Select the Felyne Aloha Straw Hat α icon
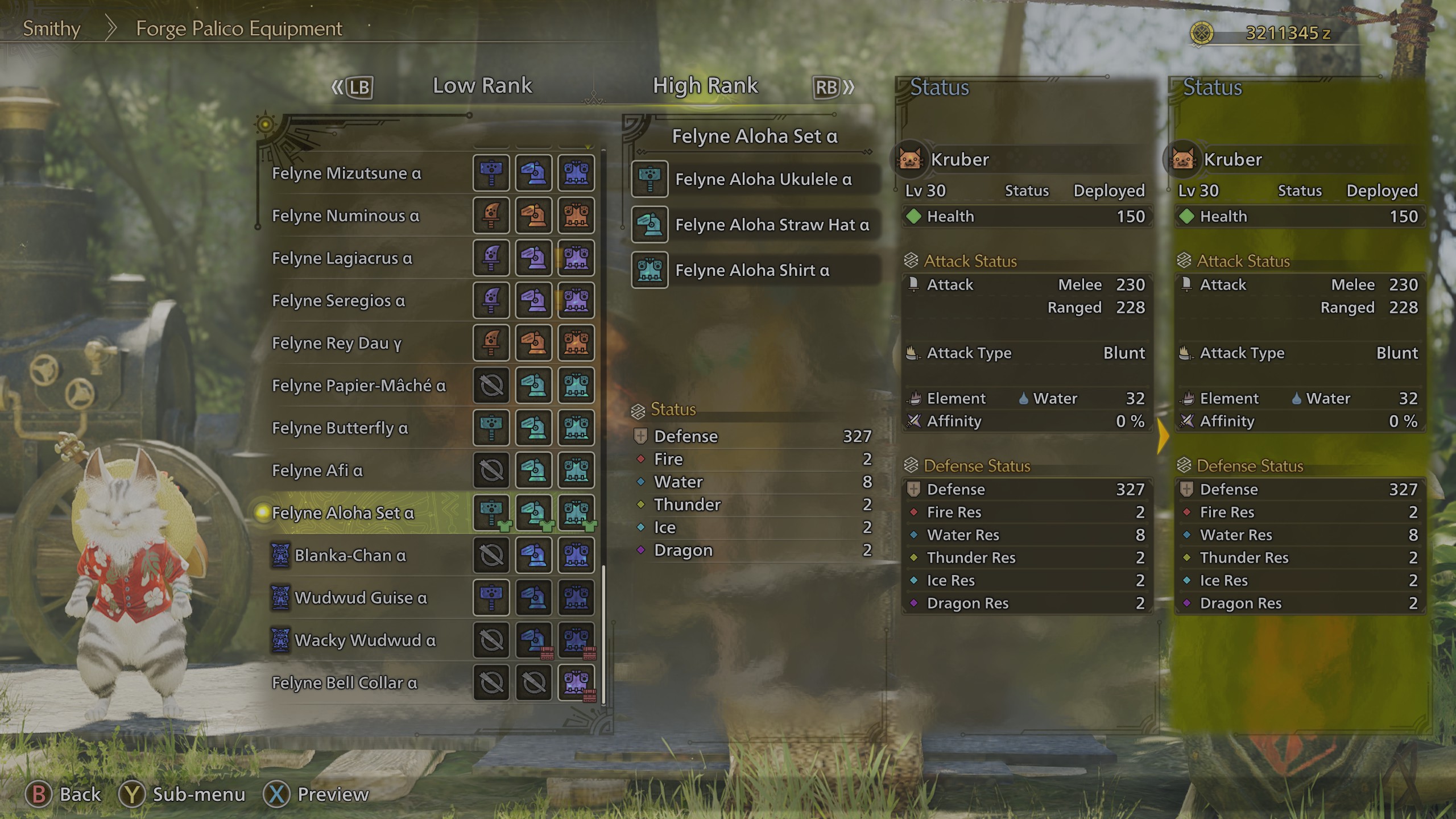 point(650,225)
